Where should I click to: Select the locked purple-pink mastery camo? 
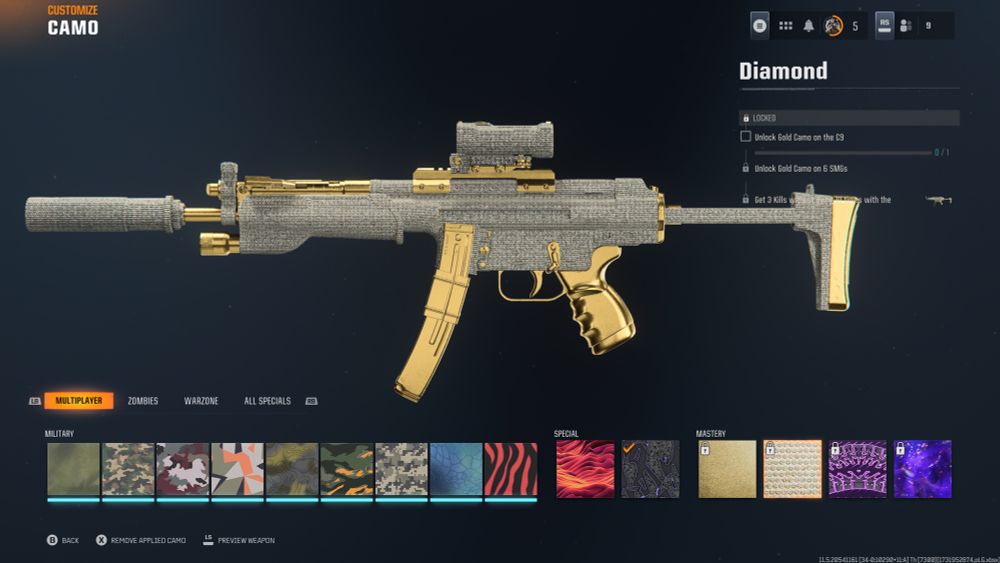[x=857, y=469]
